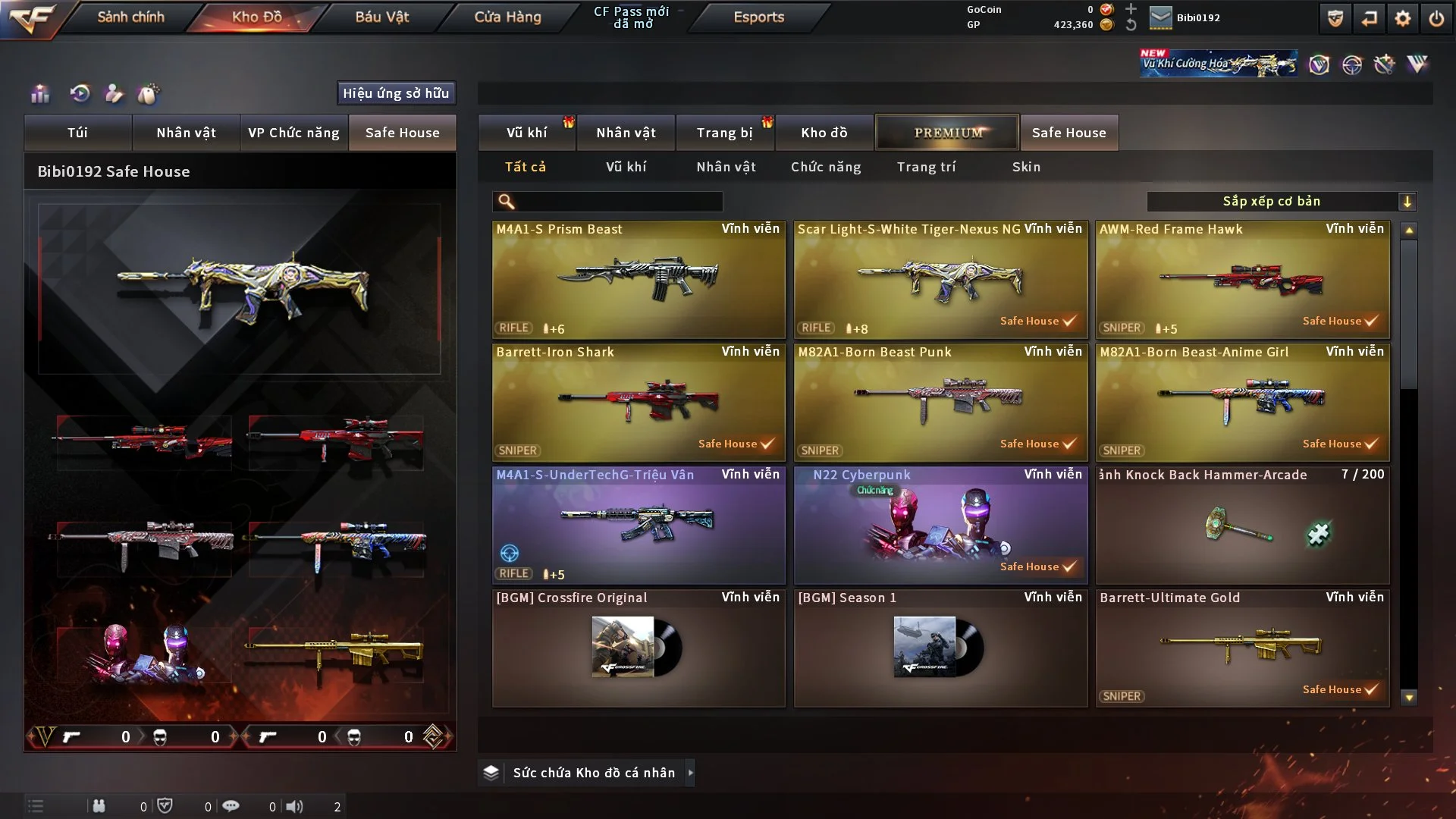Focus the inventory search box
1456x819 pixels.
[x=618, y=202]
